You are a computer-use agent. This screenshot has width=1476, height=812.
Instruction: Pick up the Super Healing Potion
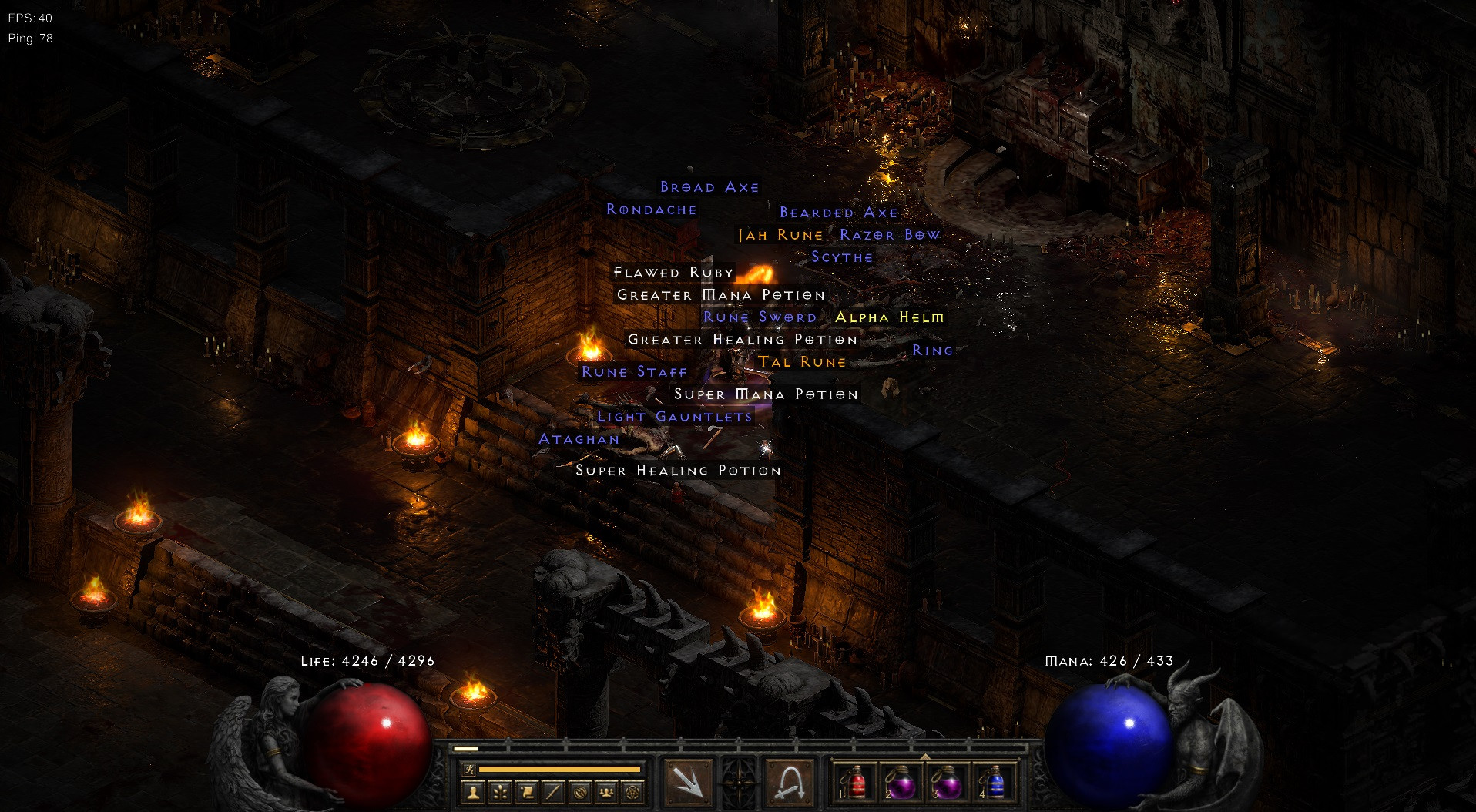(x=678, y=470)
